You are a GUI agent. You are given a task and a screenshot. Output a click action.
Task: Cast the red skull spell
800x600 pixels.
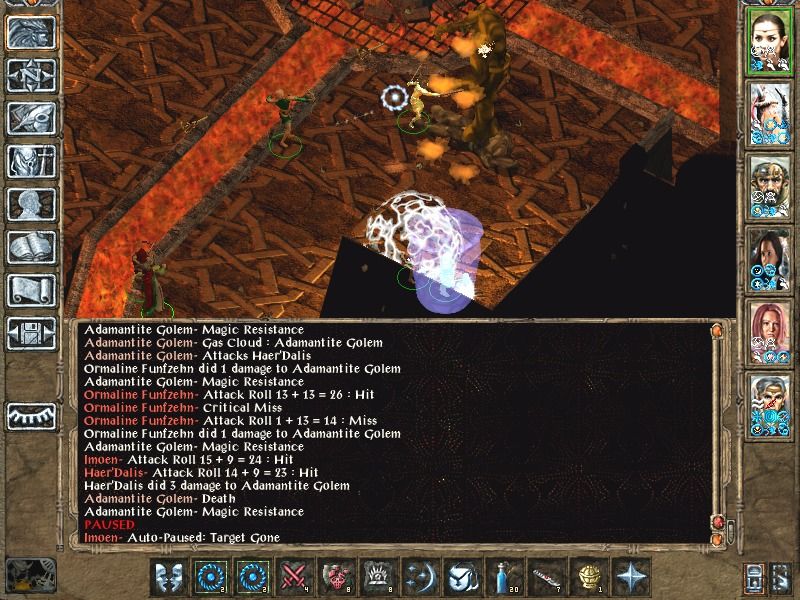[336, 578]
